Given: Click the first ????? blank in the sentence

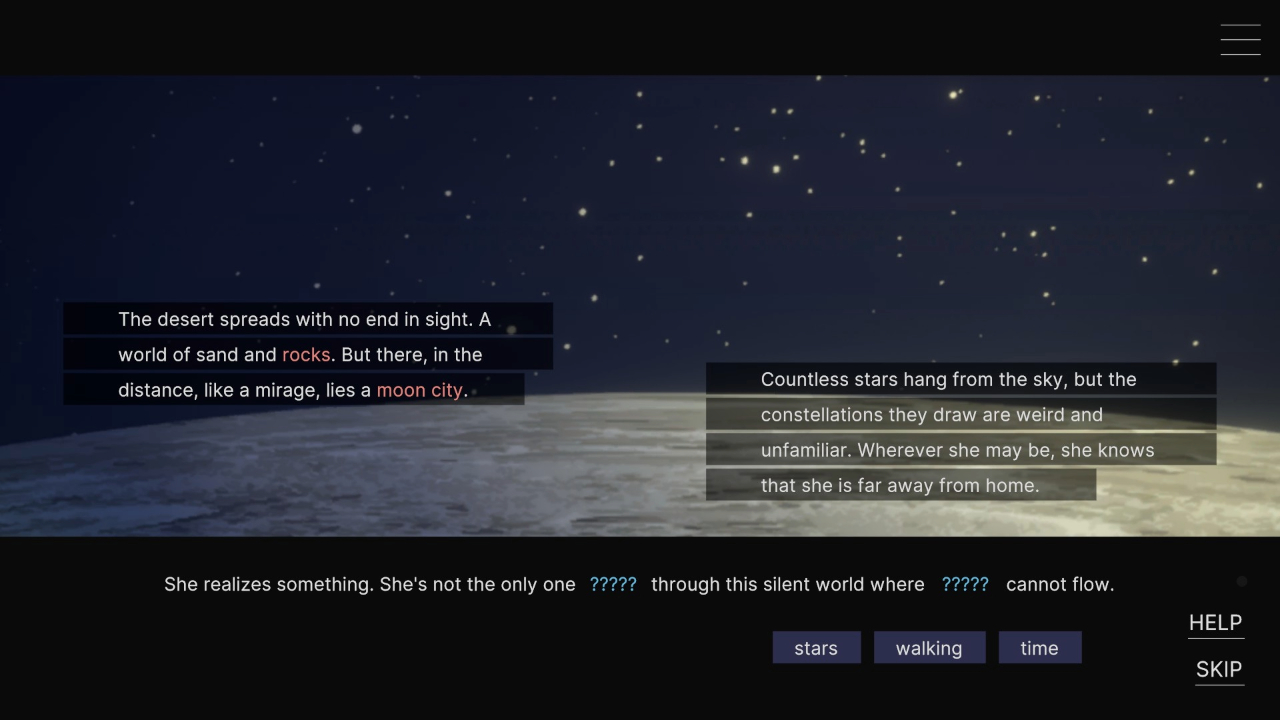Looking at the screenshot, I should click(612, 584).
